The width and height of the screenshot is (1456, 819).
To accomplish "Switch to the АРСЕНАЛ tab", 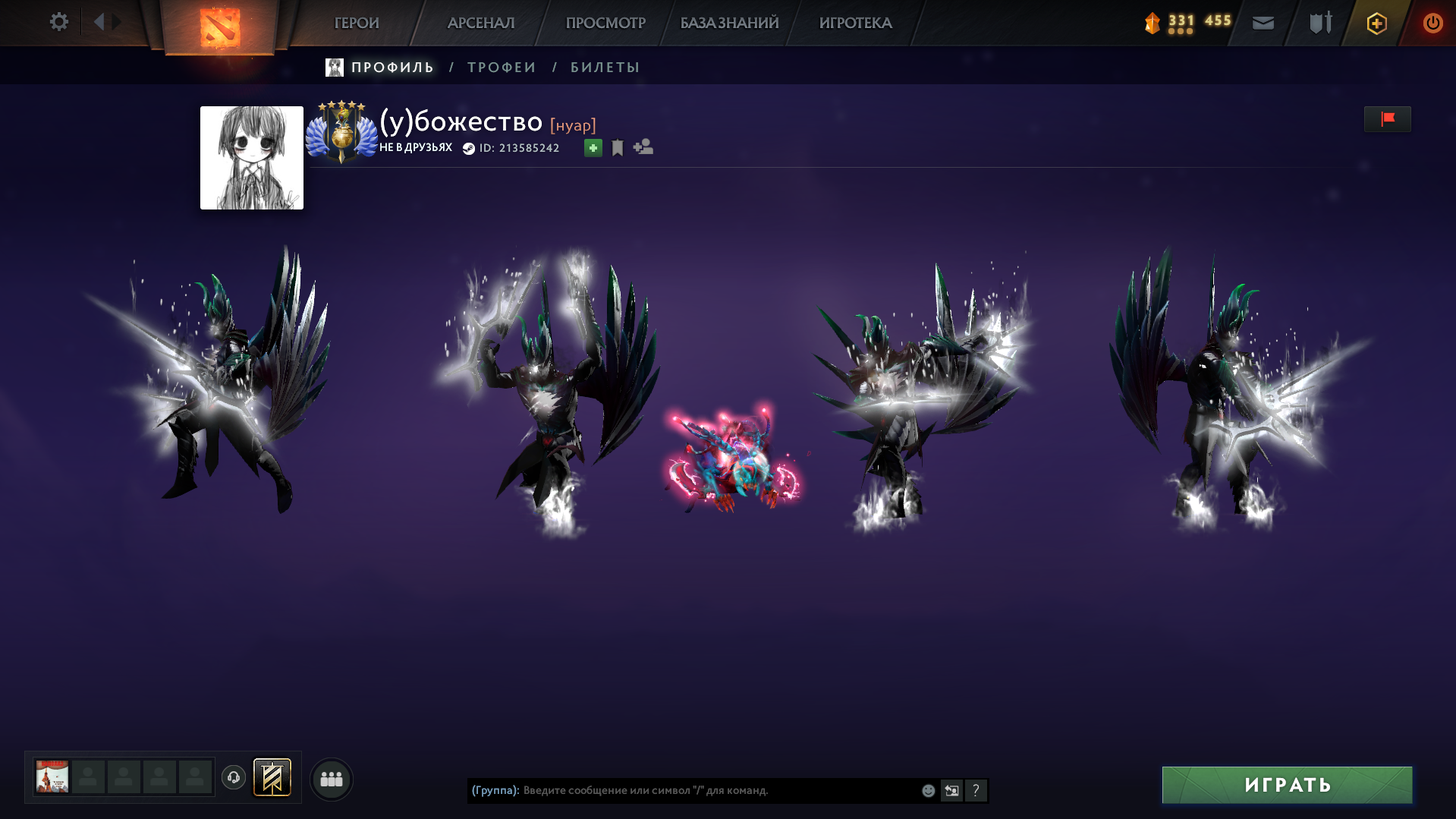I will tap(481, 23).
